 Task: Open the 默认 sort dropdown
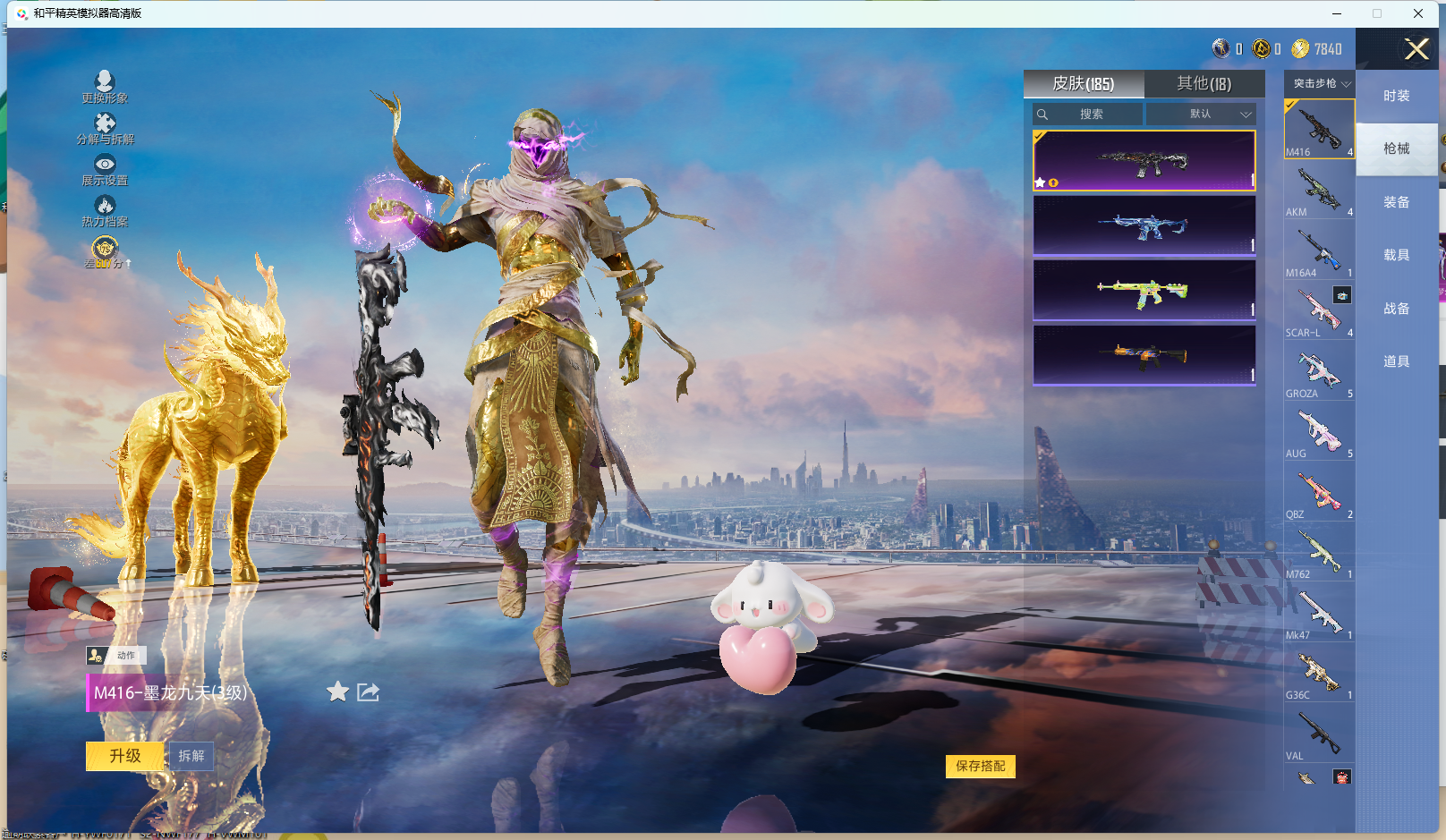click(x=1202, y=115)
